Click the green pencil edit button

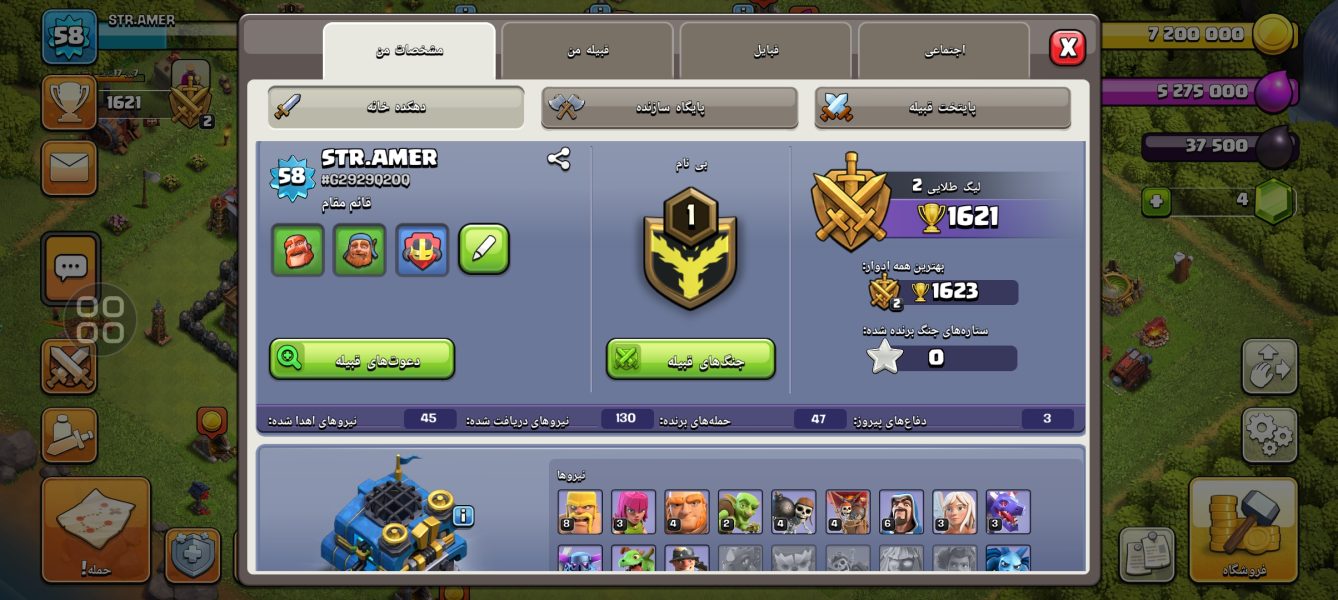(x=484, y=249)
